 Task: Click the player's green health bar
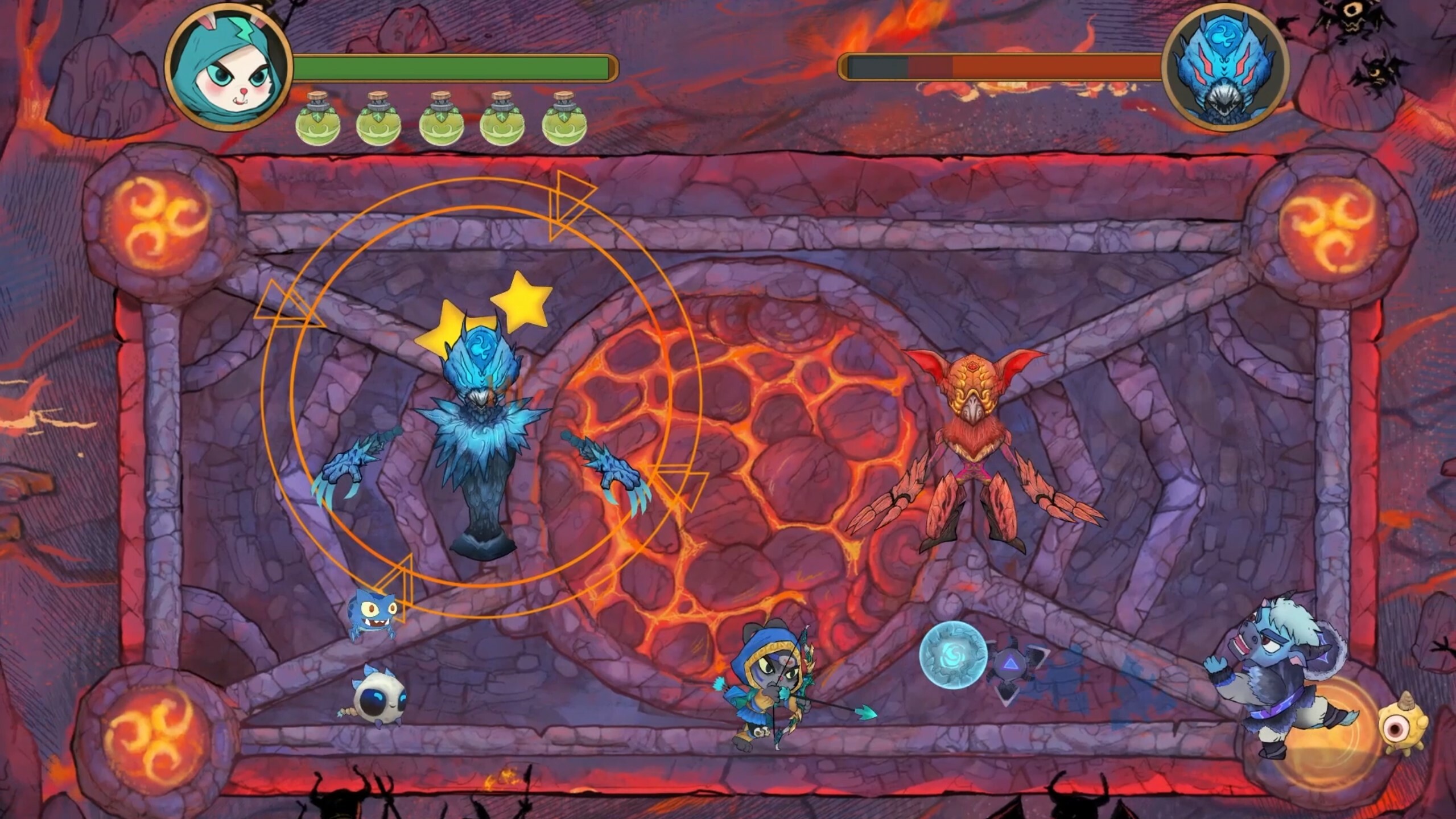(x=455, y=65)
